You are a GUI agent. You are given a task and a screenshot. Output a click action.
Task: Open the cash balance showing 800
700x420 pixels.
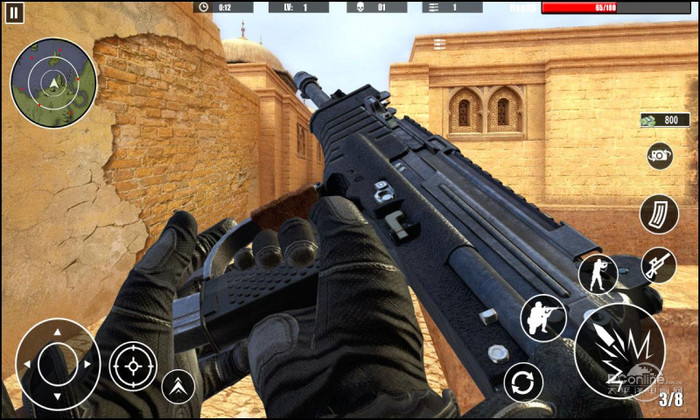(x=664, y=120)
